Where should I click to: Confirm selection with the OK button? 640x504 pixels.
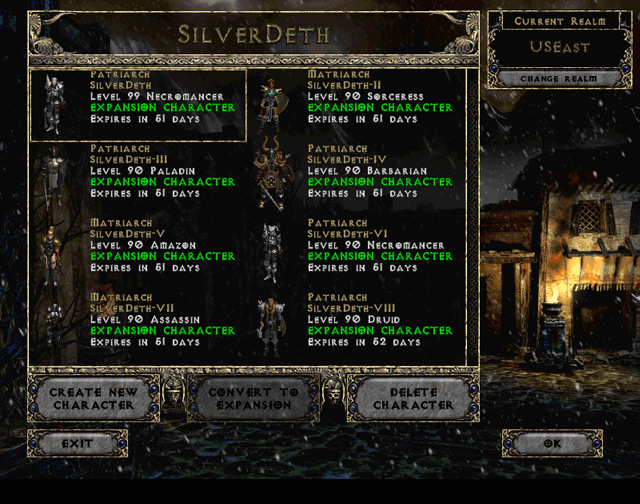[x=552, y=443]
